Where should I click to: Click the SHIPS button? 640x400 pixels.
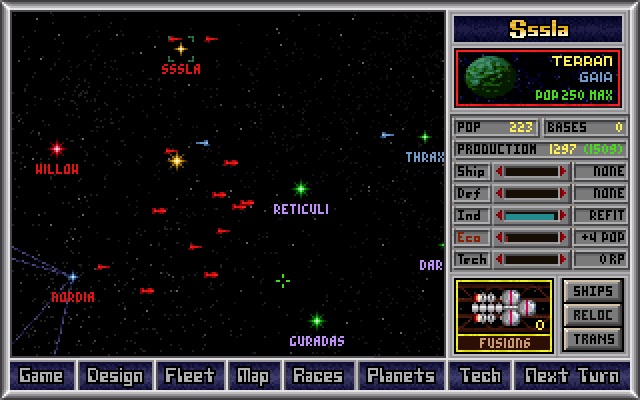593,290
